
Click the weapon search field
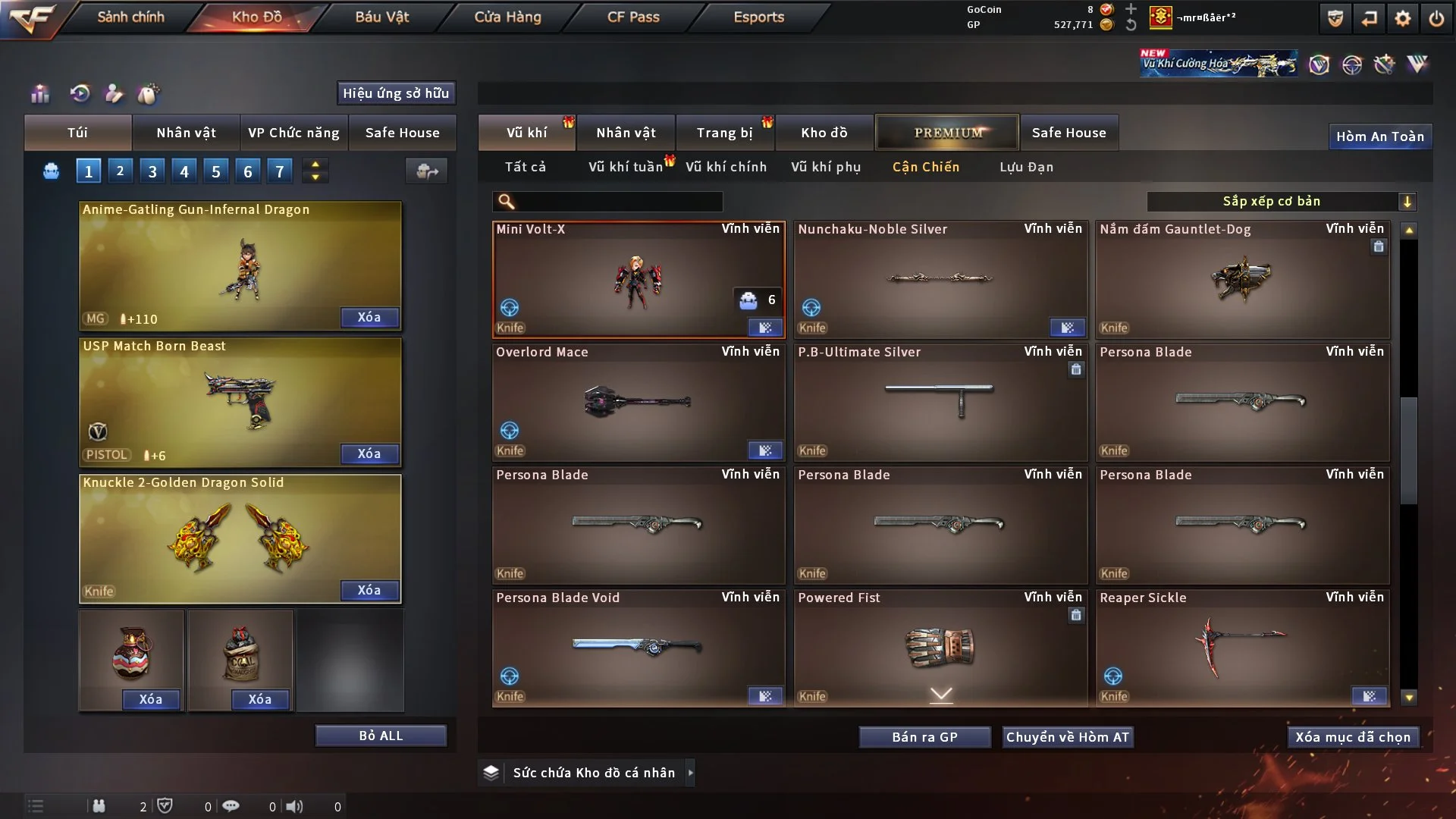[x=618, y=201]
